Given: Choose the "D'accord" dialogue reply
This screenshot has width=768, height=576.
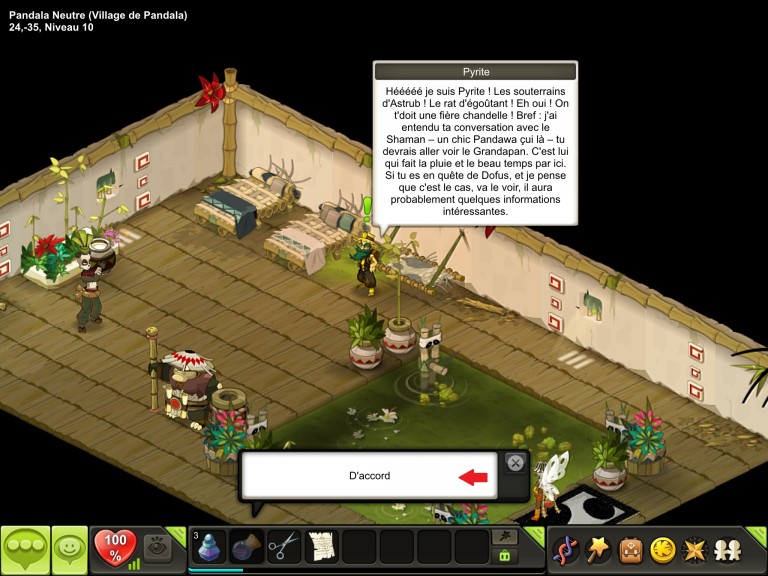Looking at the screenshot, I should (x=370, y=476).
